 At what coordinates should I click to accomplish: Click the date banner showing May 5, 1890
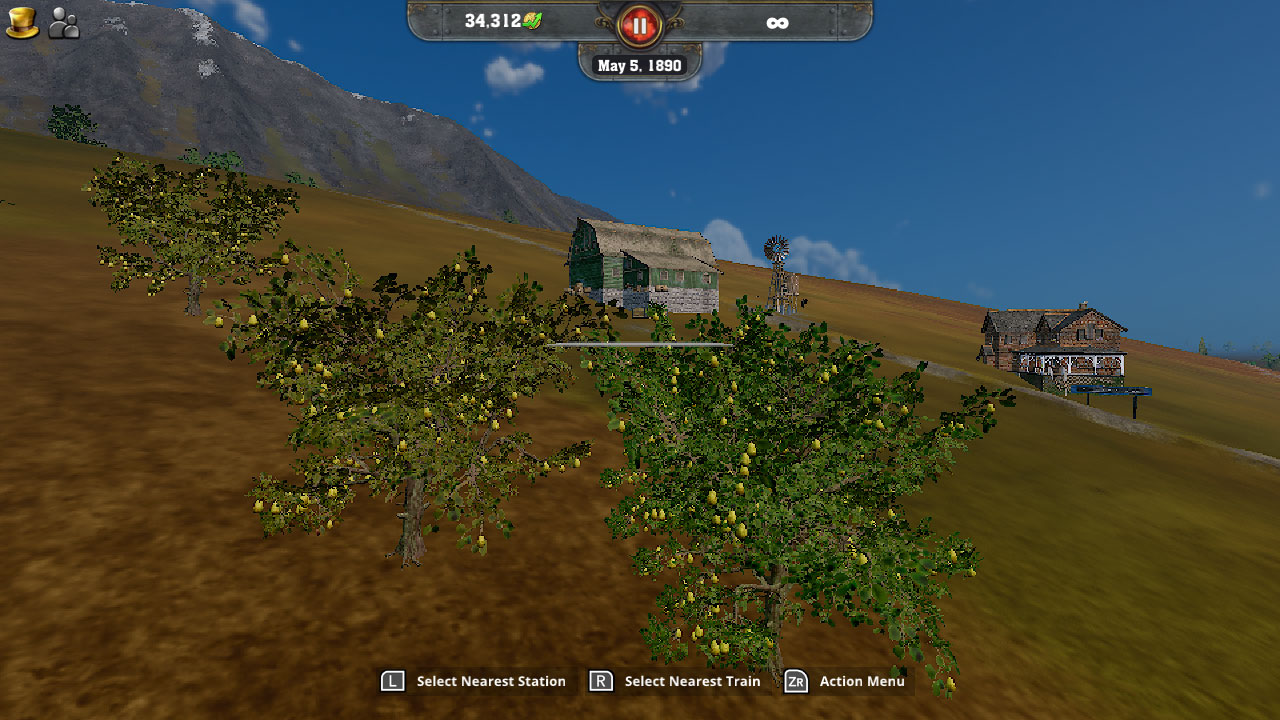click(638, 64)
